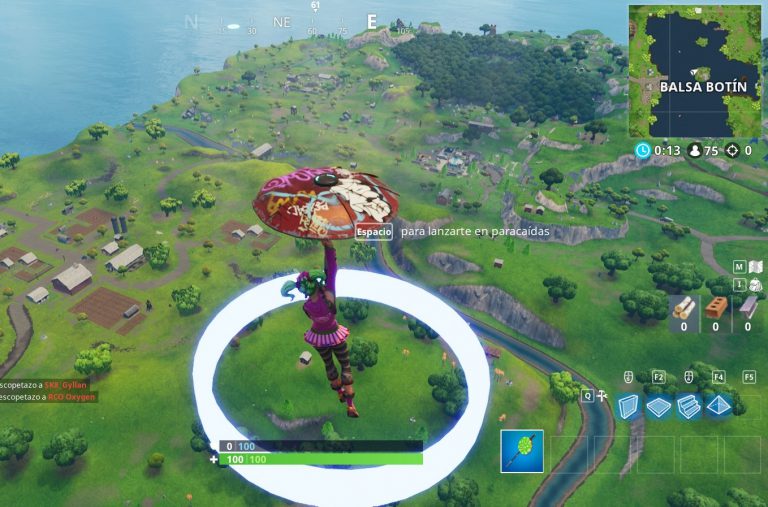Viewport: 768px width, 507px height.
Task: Select the wood material
Action: pos(684,308)
